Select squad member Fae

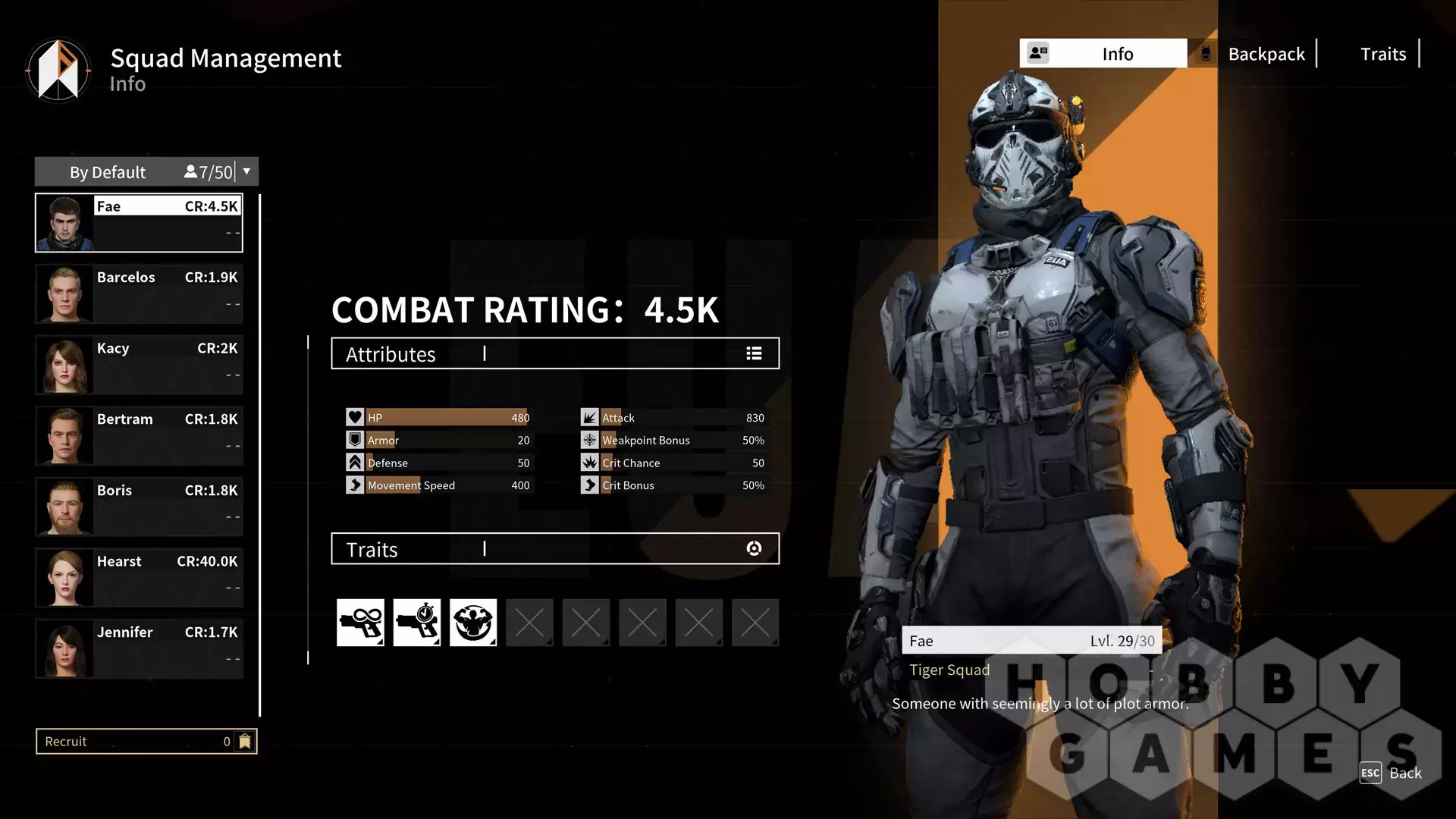pos(139,223)
